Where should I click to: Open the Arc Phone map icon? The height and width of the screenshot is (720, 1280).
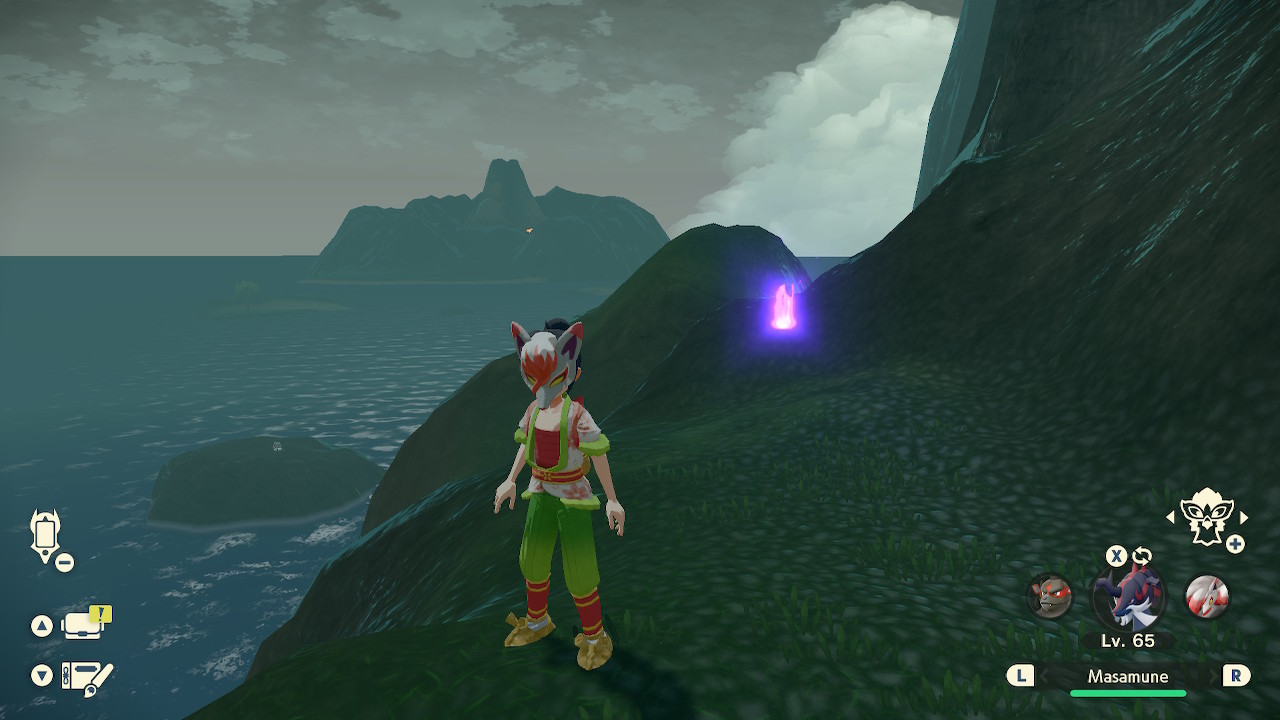[x=46, y=533]
